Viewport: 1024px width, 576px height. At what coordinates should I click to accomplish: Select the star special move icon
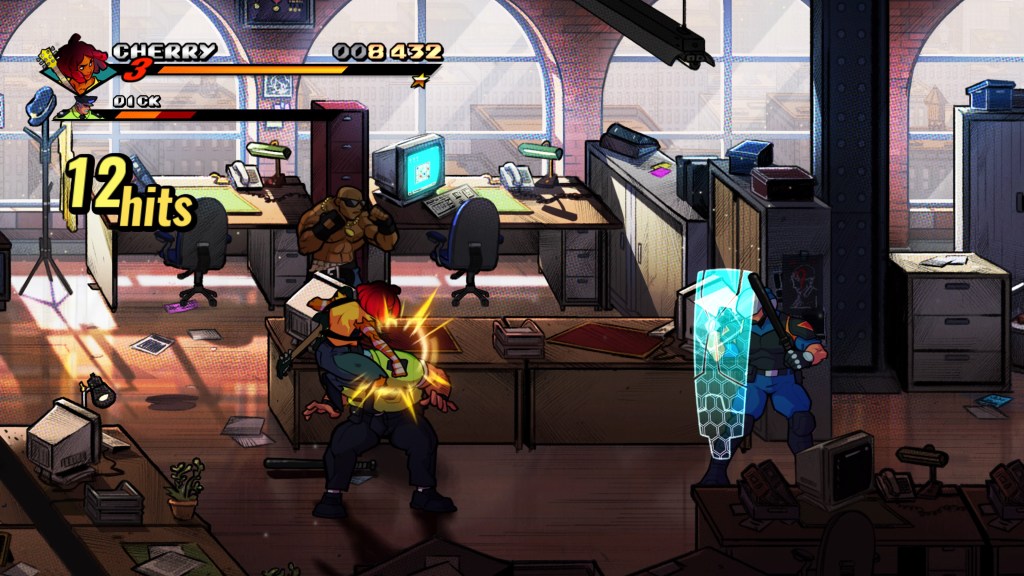tap(421, 80)
